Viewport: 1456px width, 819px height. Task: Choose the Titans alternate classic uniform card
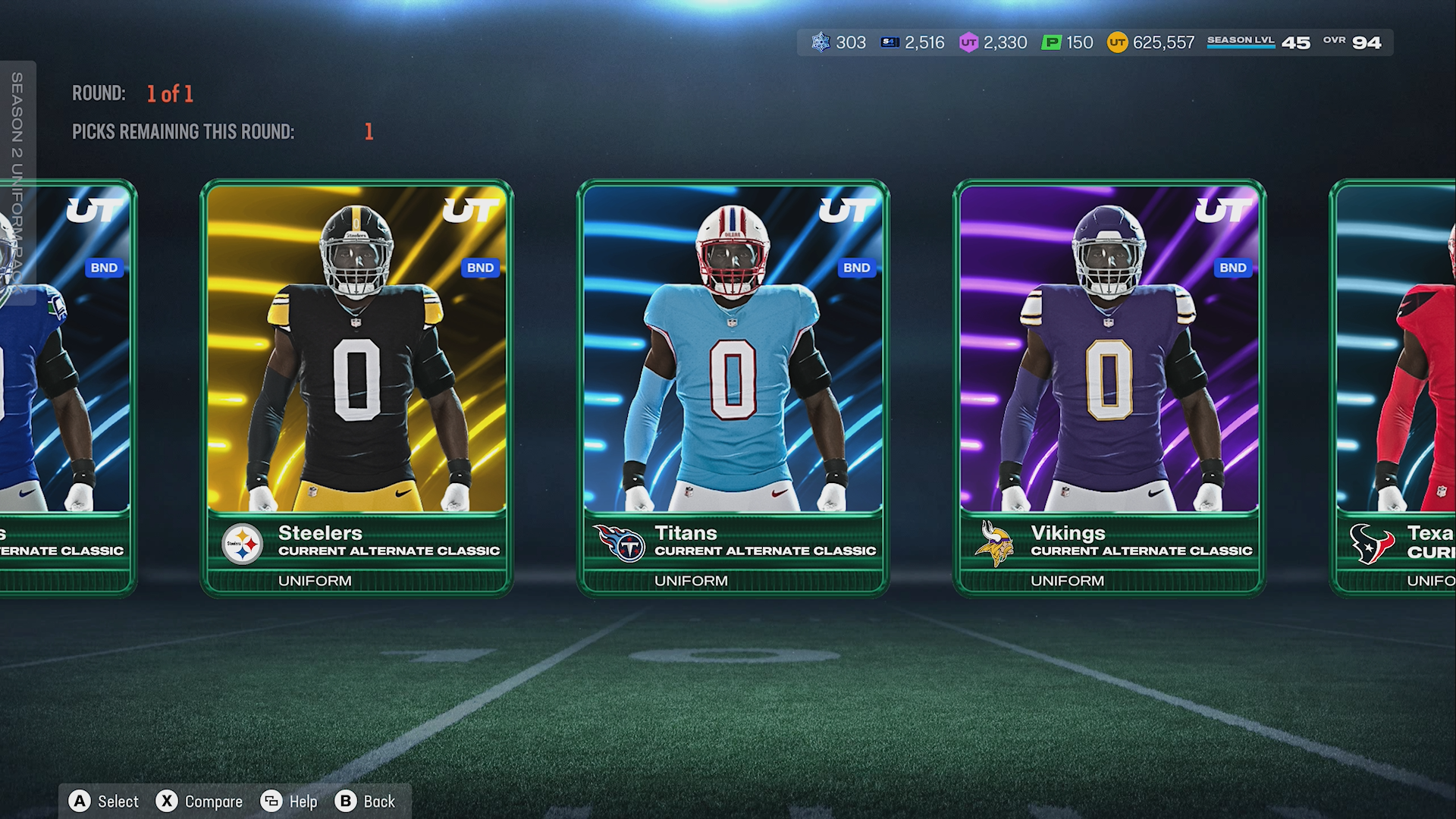pyautogui.click(x=733, y=387)
